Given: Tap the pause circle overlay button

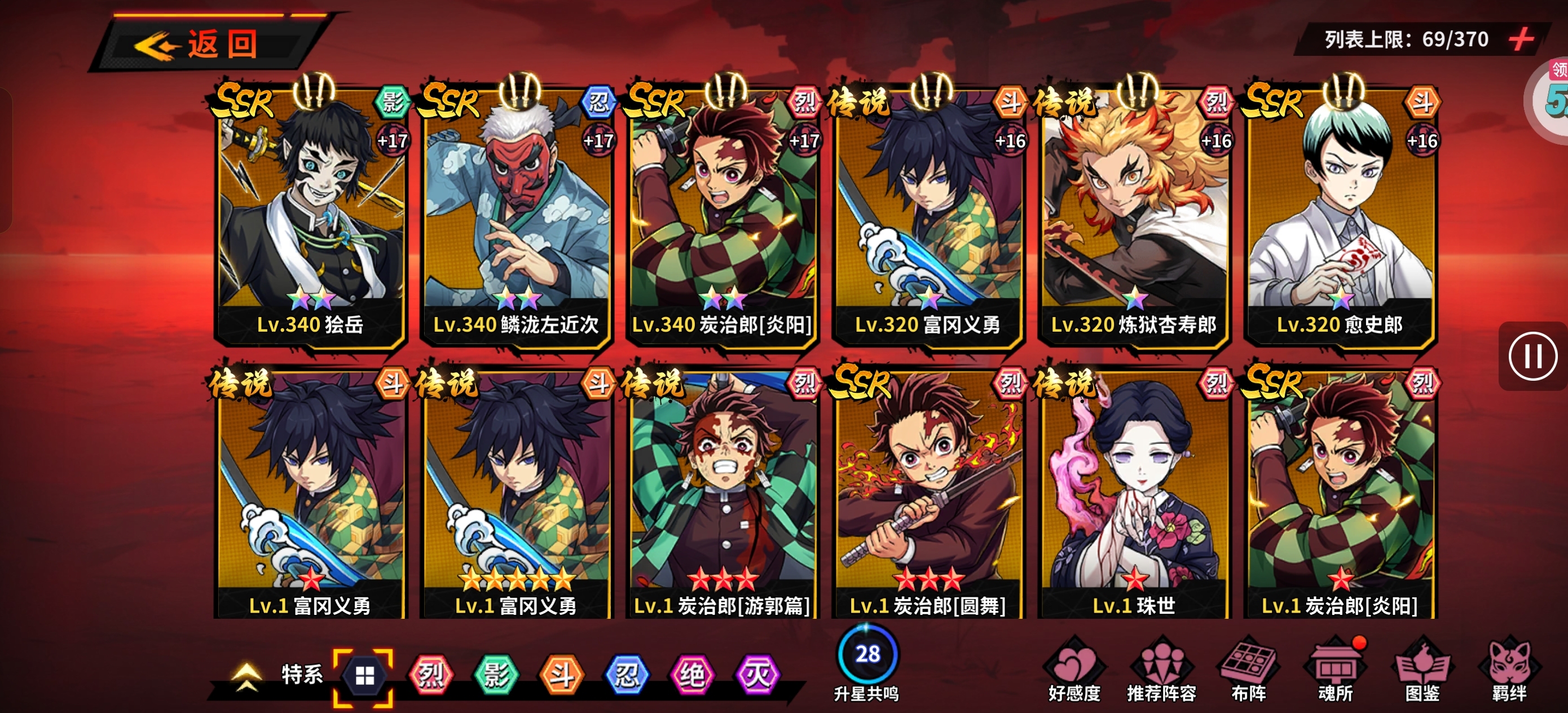Looking at the screenshot, I should pos(1532,356).
